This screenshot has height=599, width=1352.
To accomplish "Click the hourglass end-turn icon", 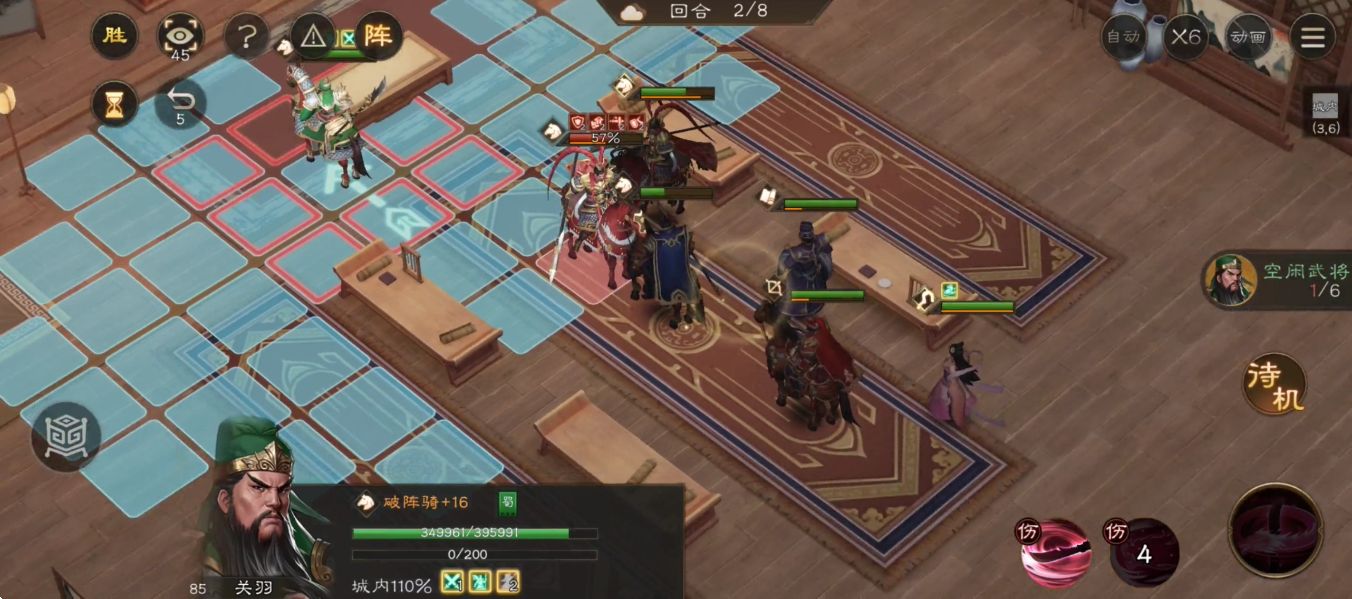I will (x=115, y=103).
